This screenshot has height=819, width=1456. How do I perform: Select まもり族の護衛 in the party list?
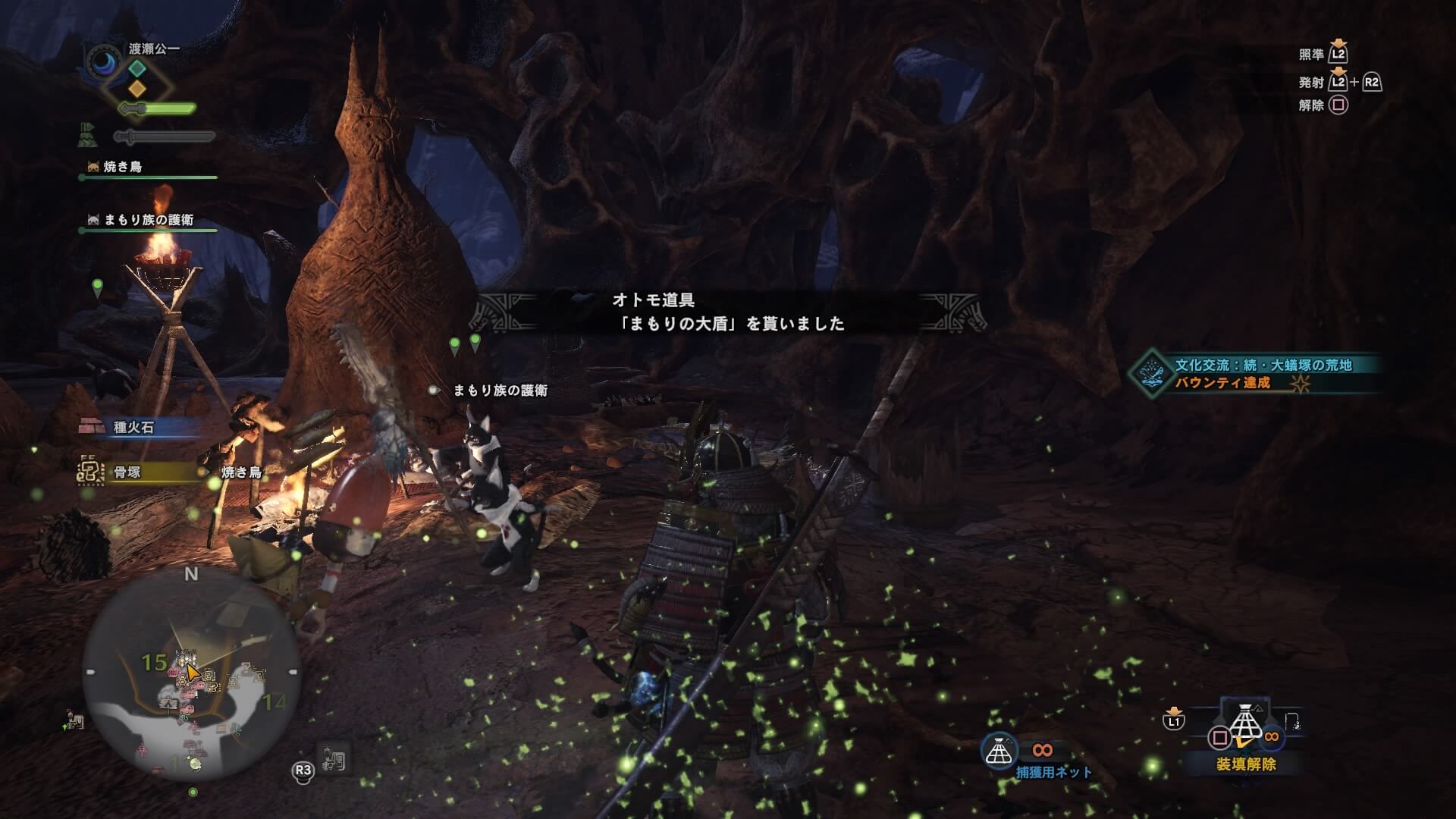click(x=148, y=220)
